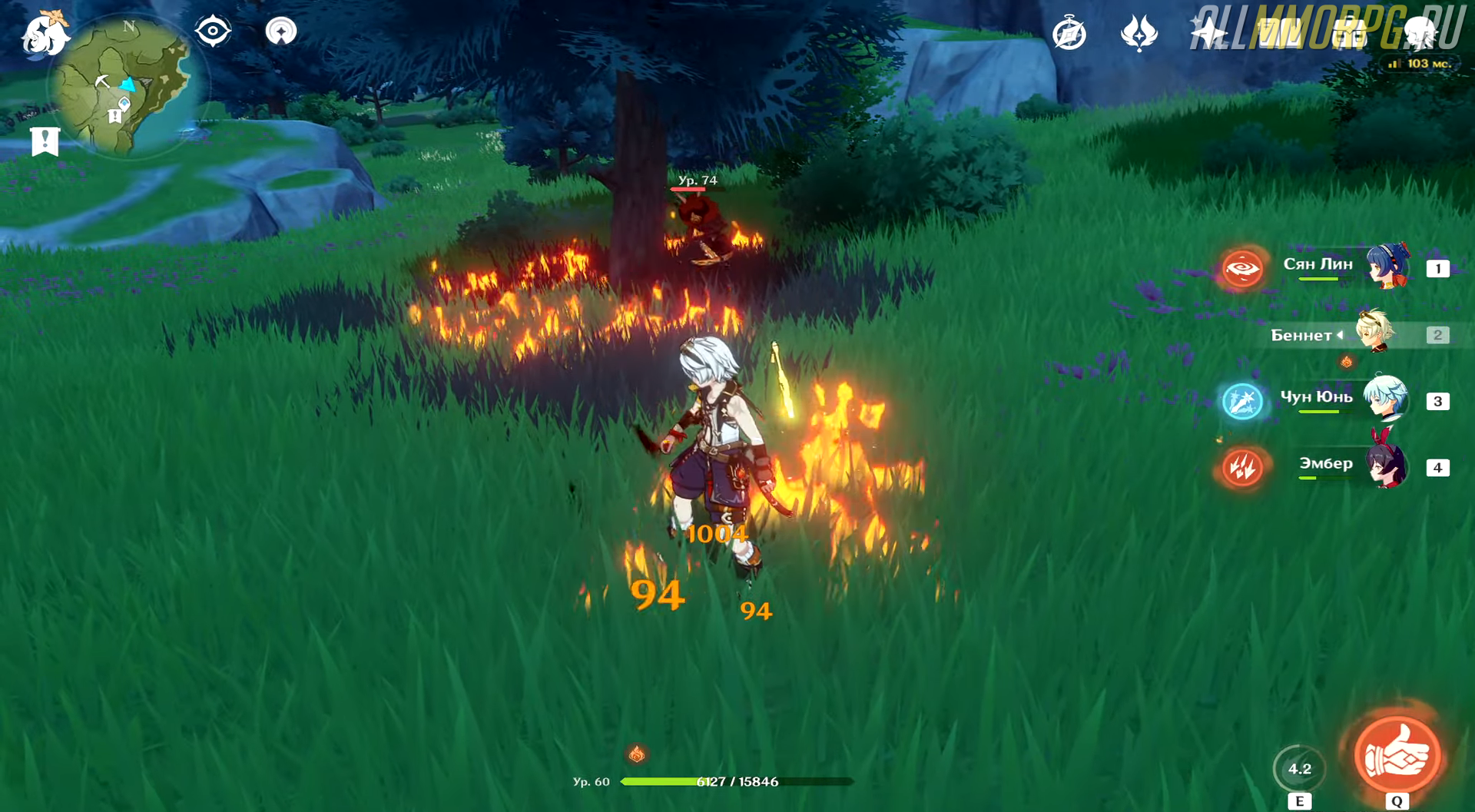The height and width of the screenshot is (812, 1475).
Task: Open the Adventurer Handbook book icon
Action: click(1278, 34)
